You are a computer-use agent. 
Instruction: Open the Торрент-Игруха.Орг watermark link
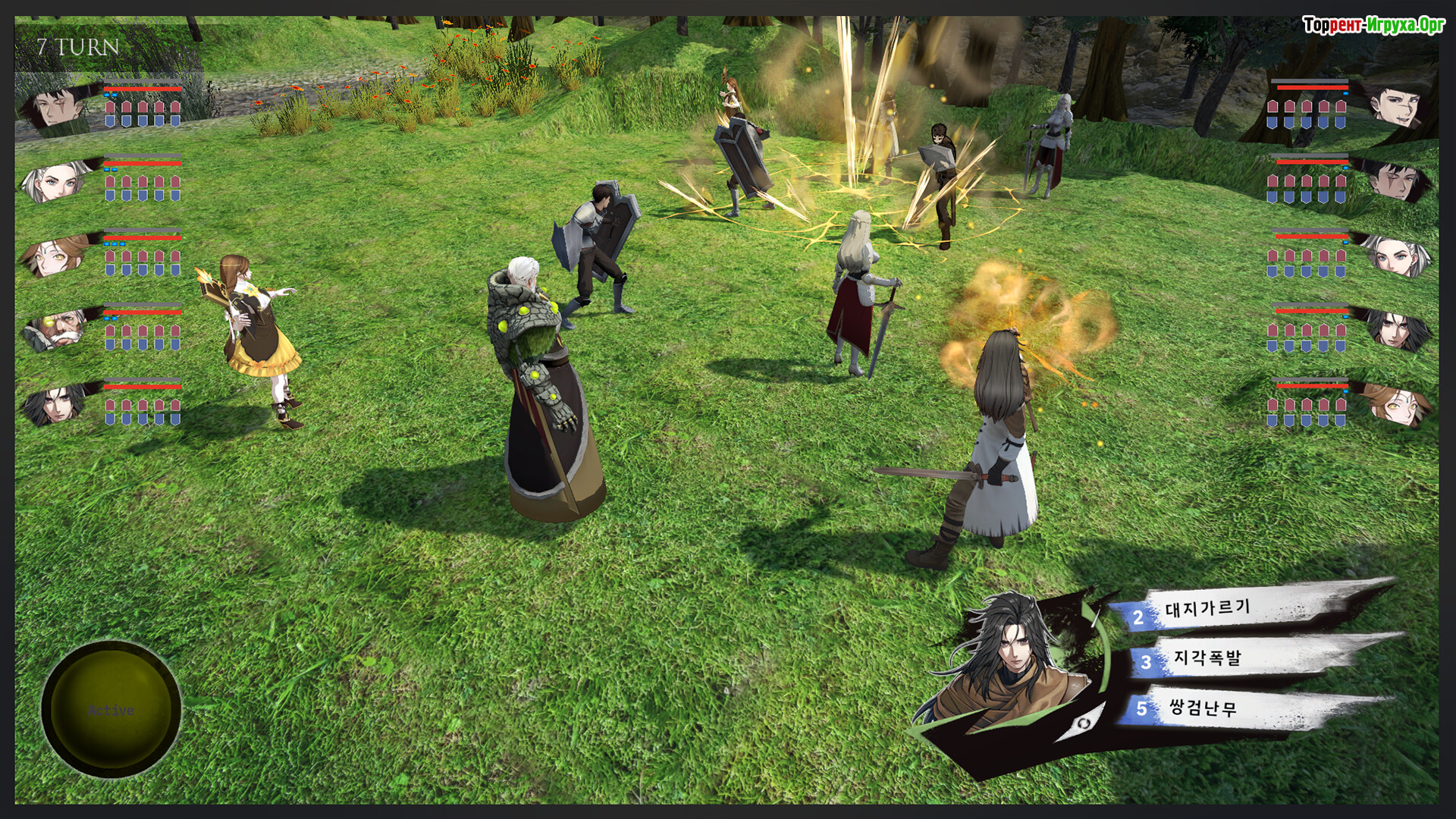click(x=1373, y=25)
